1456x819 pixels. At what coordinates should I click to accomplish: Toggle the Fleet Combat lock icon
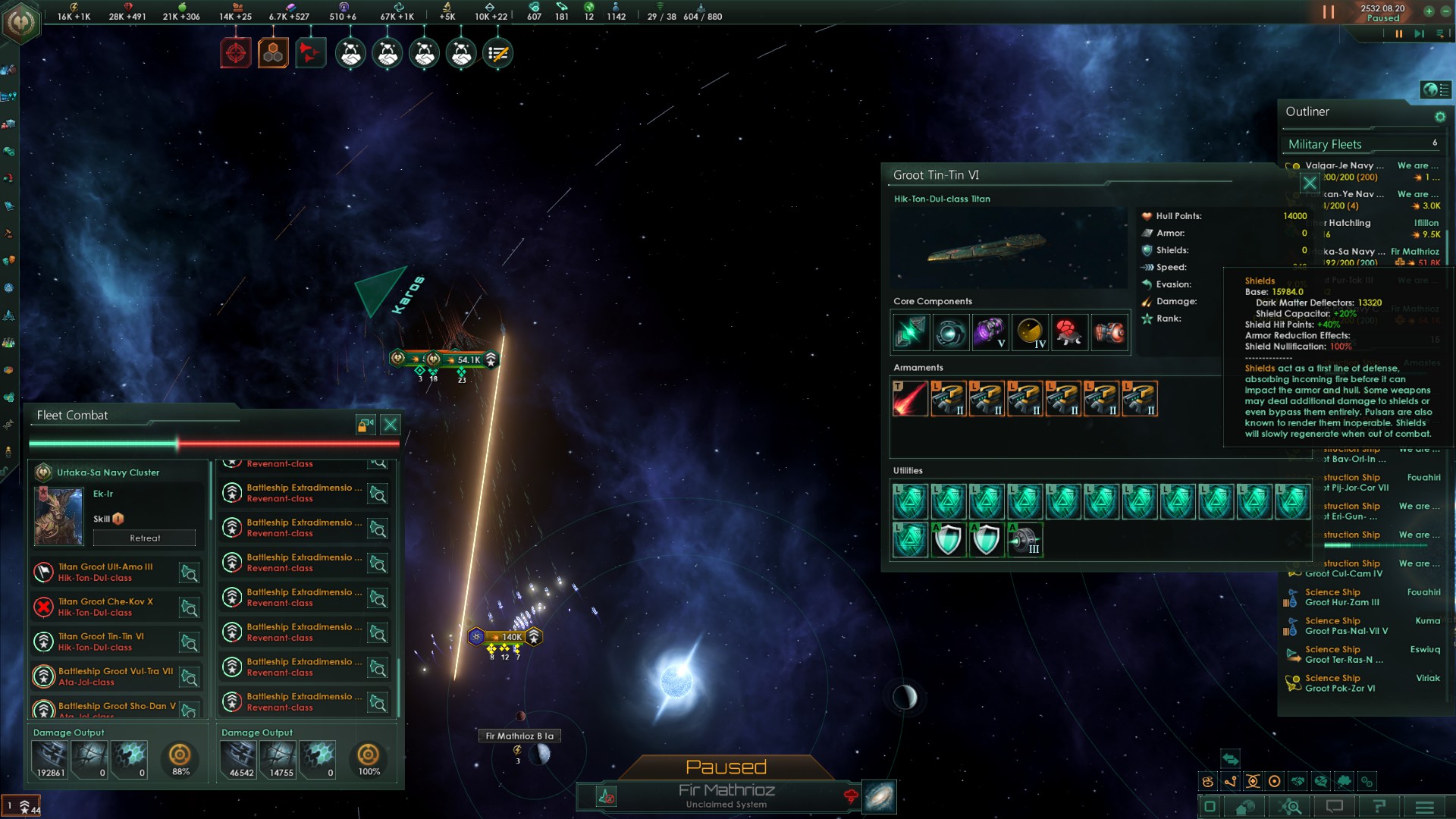tap(366, 425)
